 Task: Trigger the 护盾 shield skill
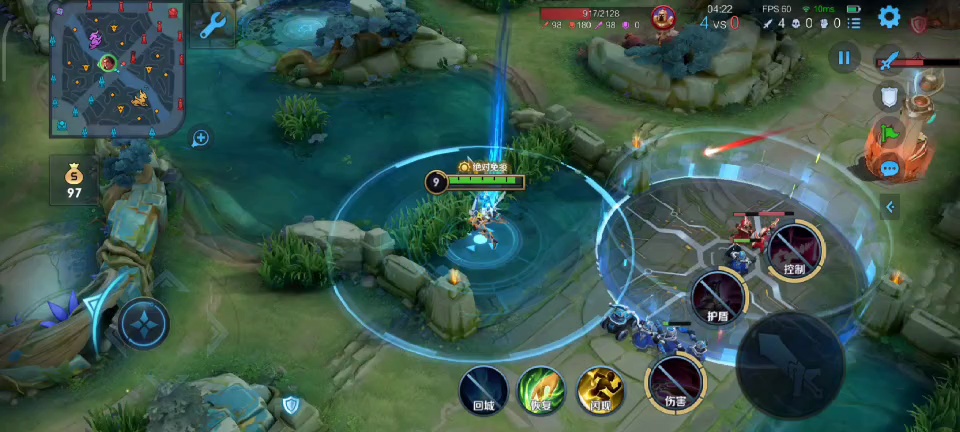[718, 297]
